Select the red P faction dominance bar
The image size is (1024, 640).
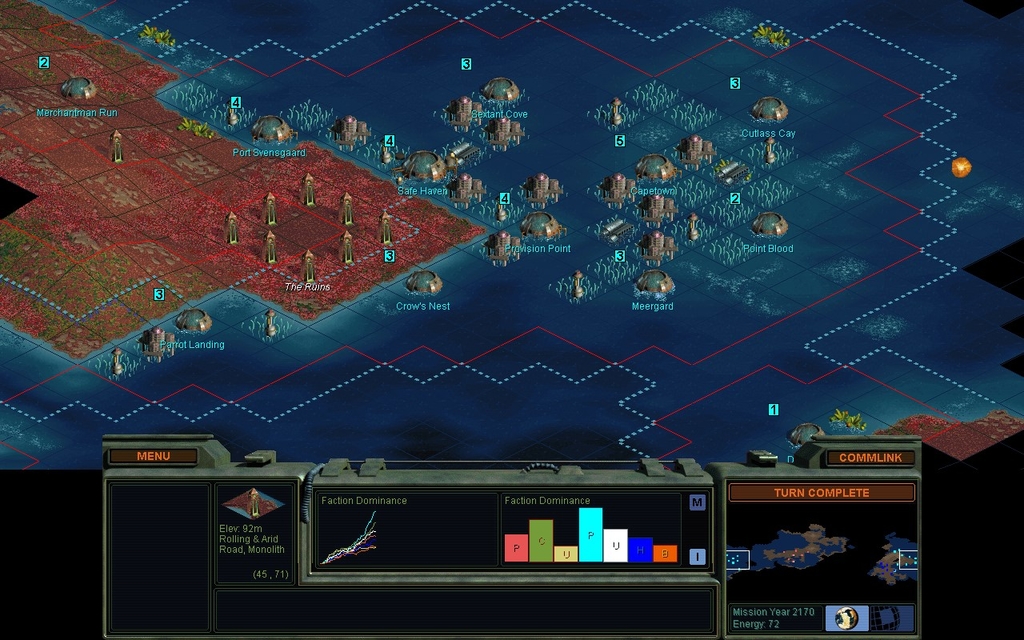pyautogui.click(x=516, y=548)
